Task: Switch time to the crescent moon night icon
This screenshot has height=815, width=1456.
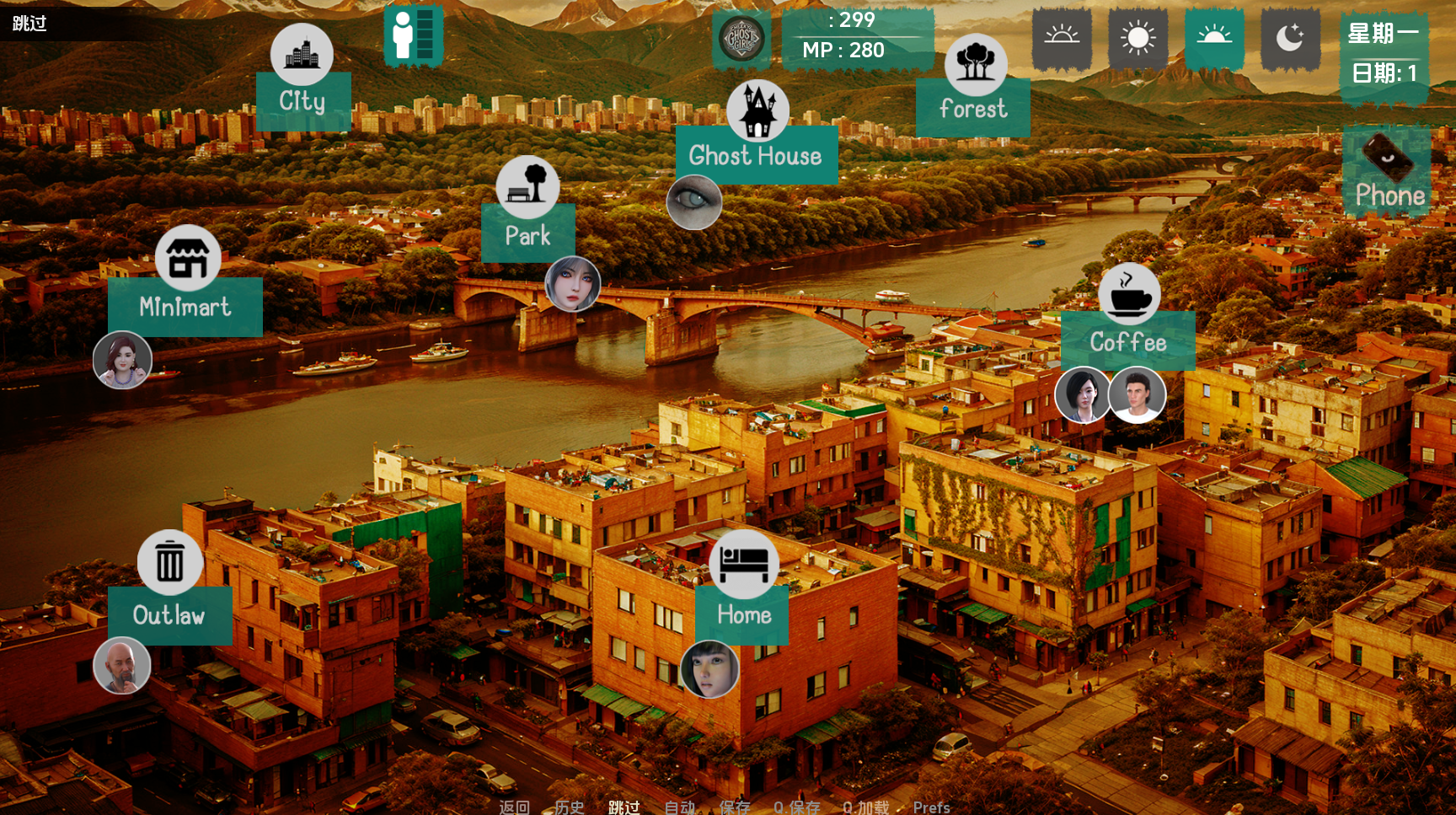Action: click(x=1290, y=39)
